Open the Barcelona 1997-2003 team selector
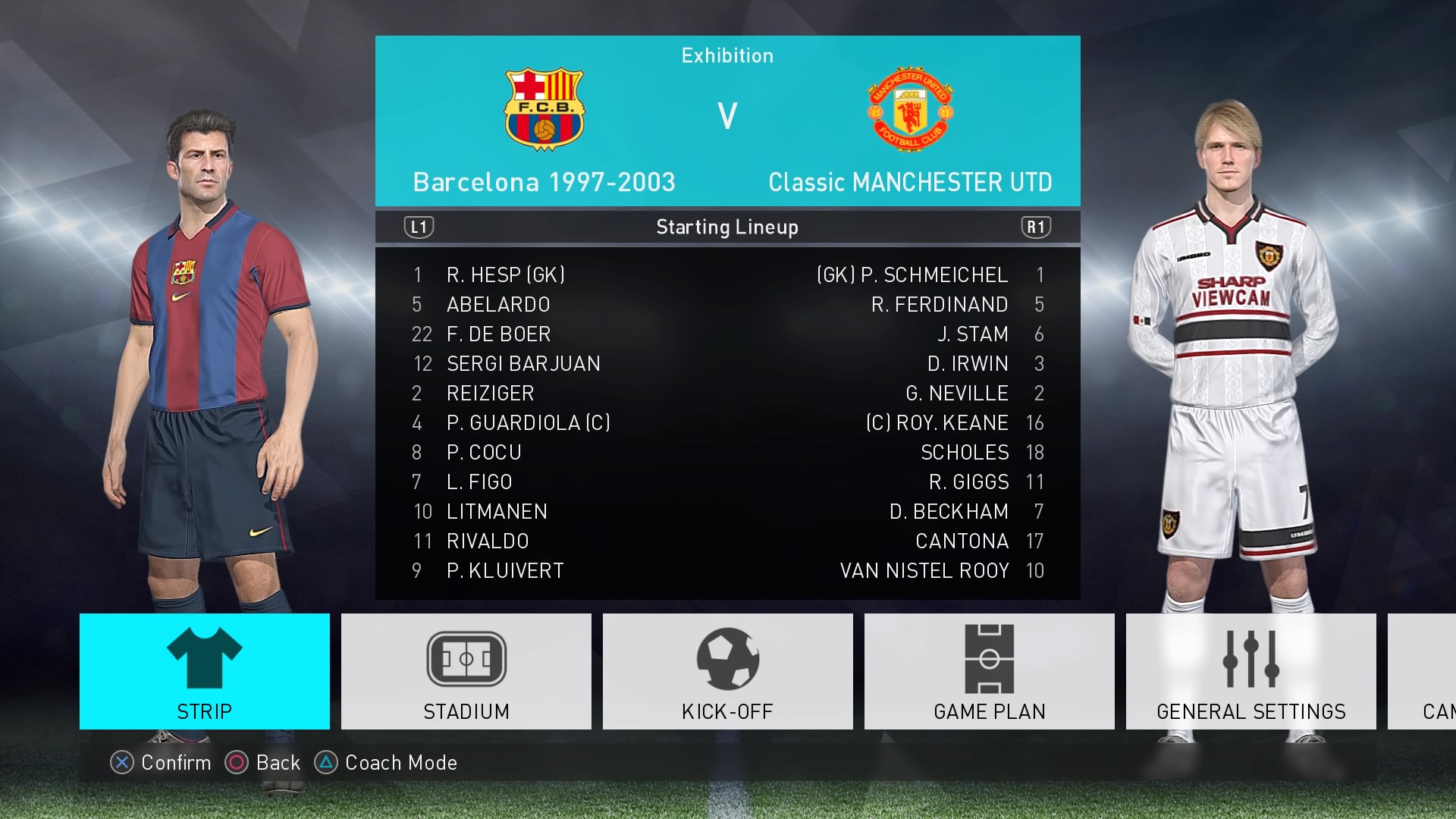This screenshot has height=819, width=1456. tap(544, 182)
